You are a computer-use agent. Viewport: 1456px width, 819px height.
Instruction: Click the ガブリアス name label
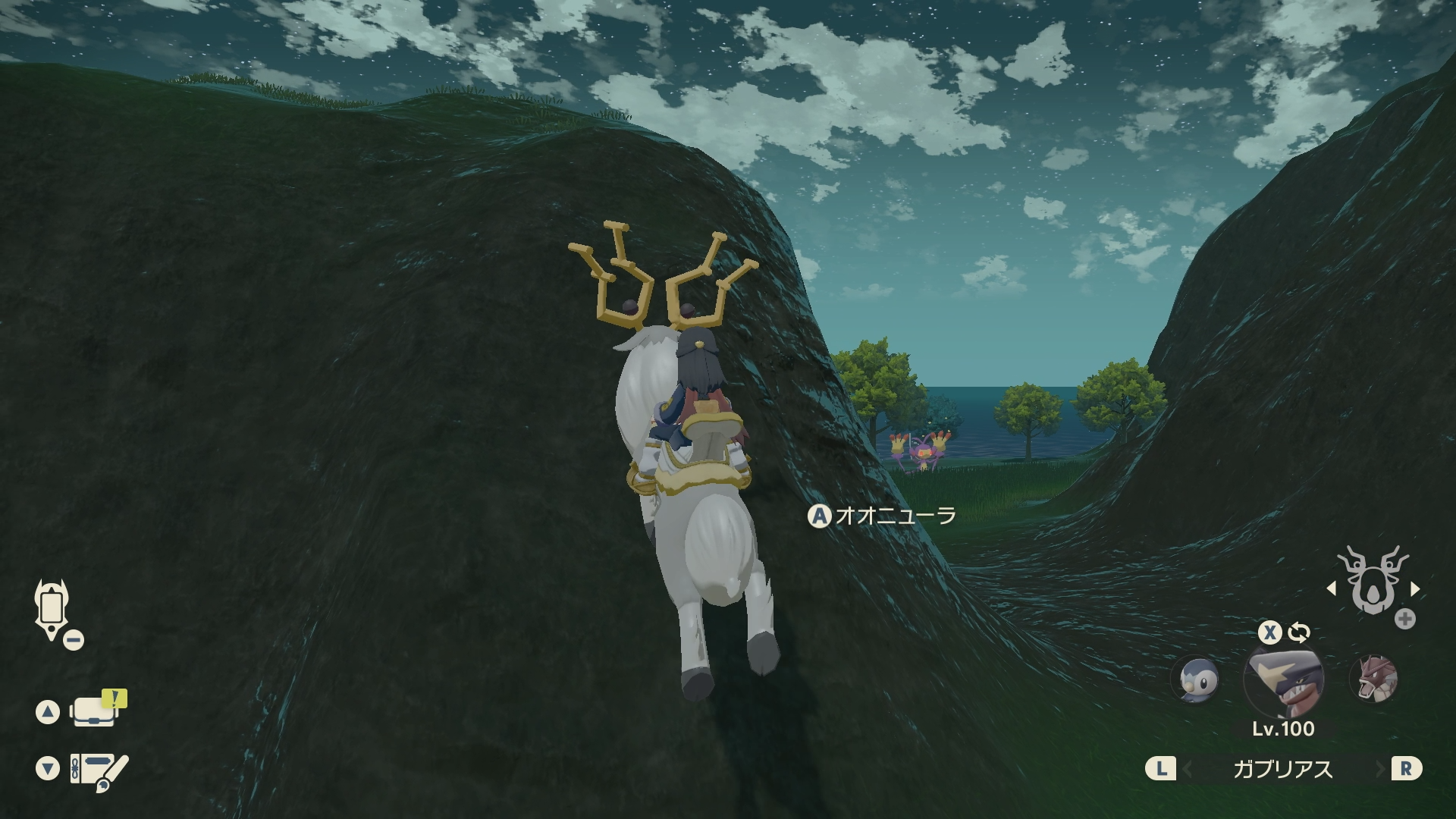tap(1282, 769)
